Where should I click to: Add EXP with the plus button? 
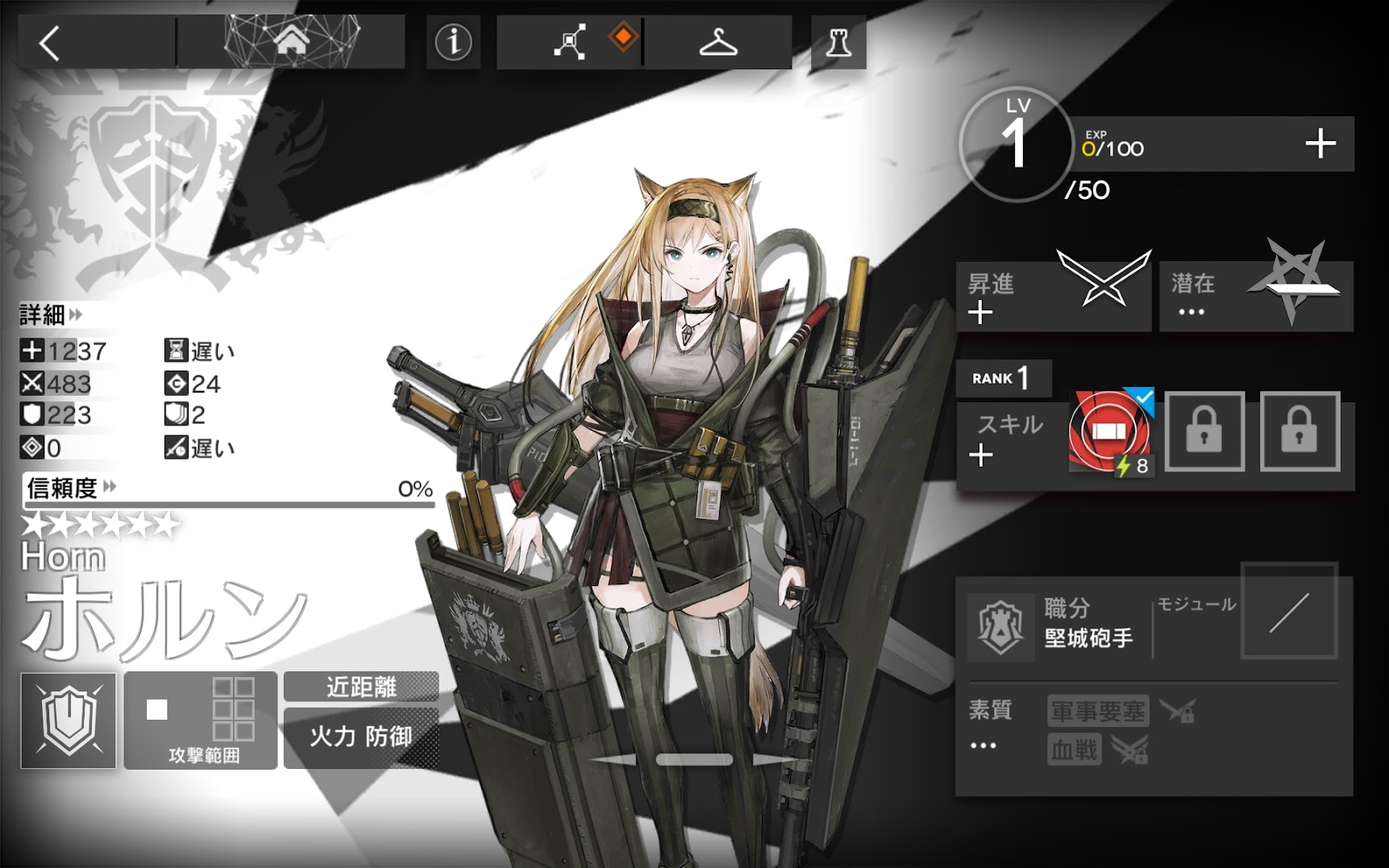click(x=1320, y=144)
